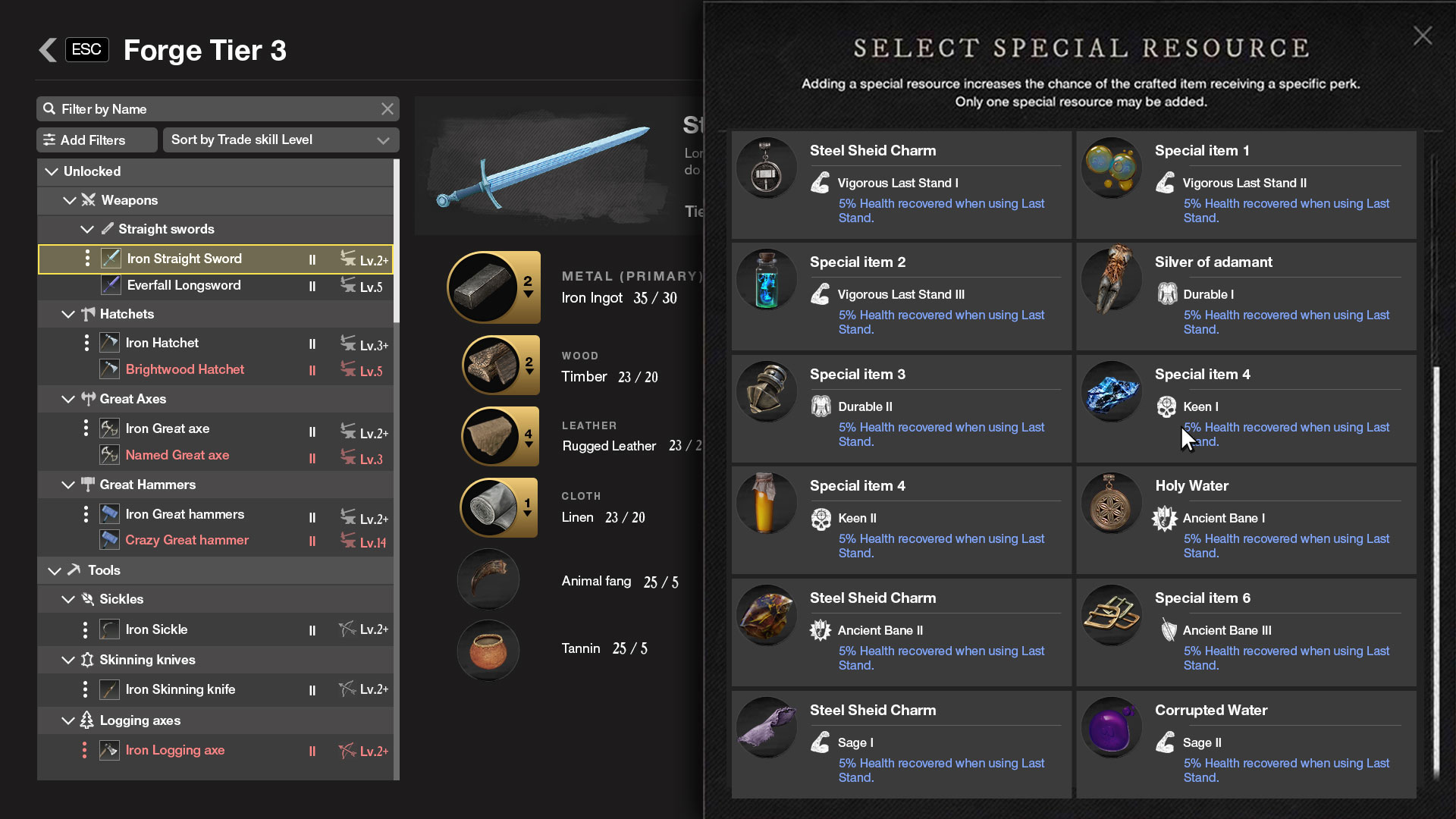Pick the Iron Skinning knife recipe

(x=180, y=690)
